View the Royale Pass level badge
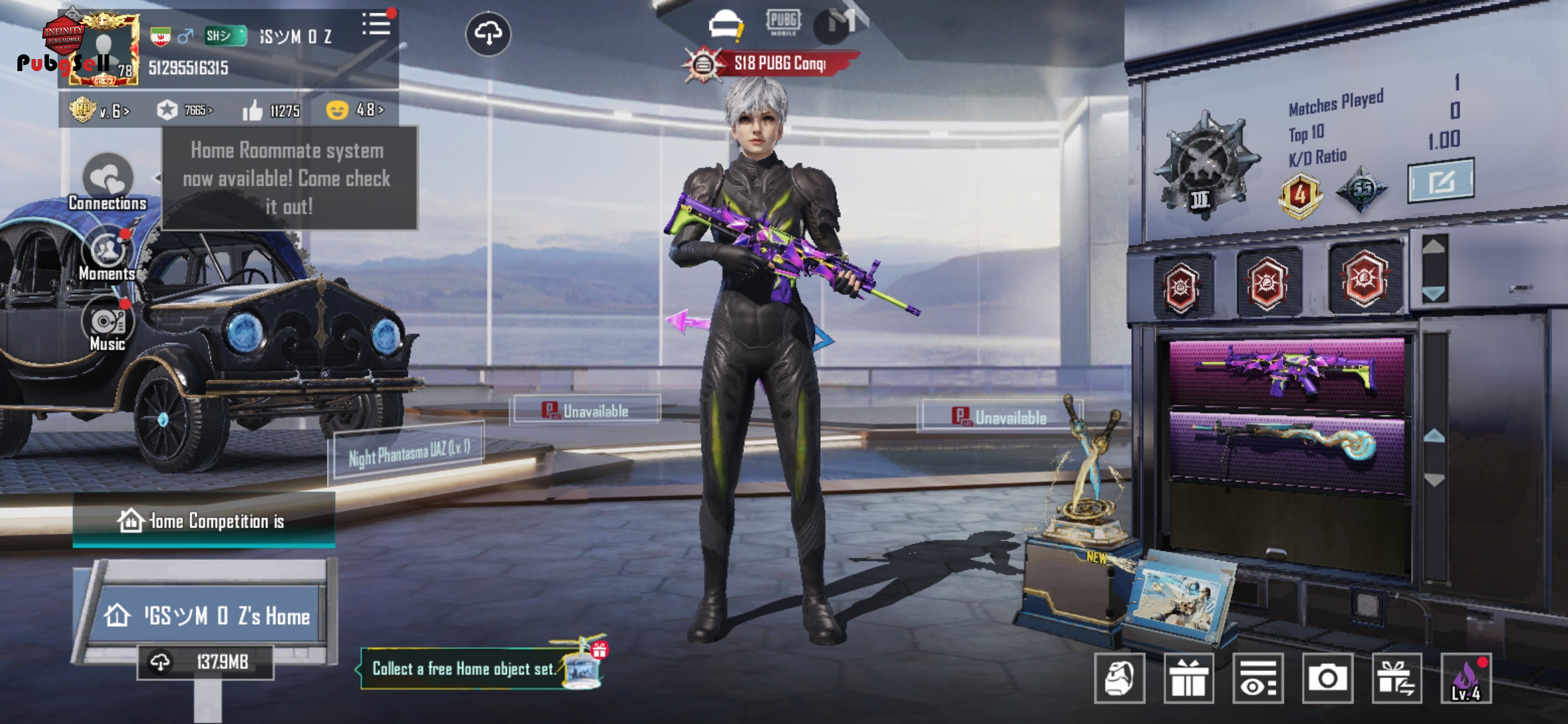The image size is (1568, 724). click(x=99, y=110)
